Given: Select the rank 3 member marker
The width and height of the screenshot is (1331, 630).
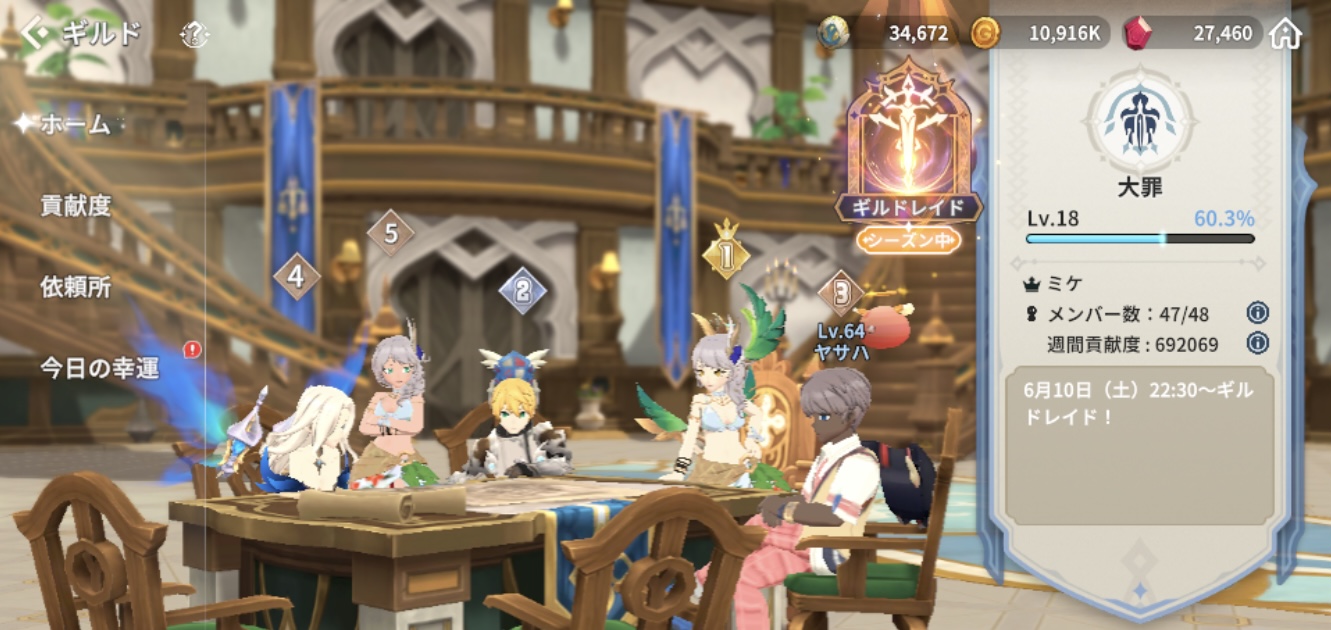Looking at the screenshot, I should tap(841, 292).
